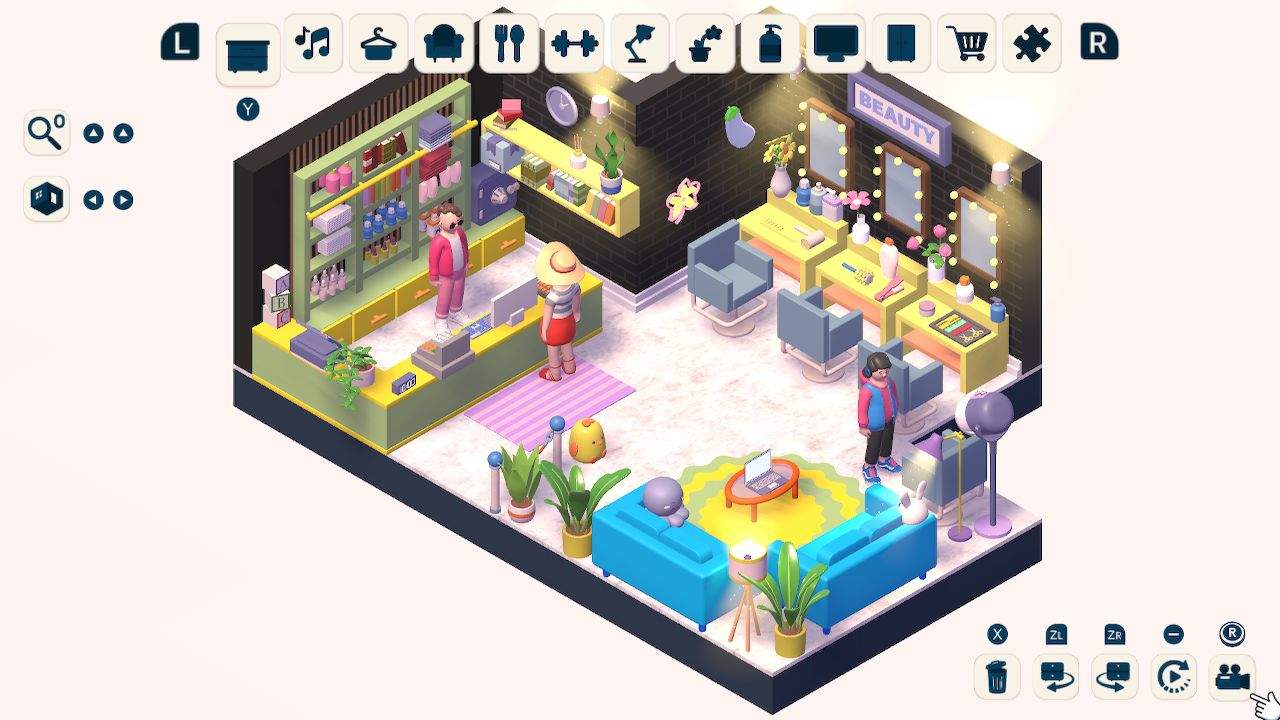Image resolution: width=1280 pixels, height=720 pixels.
Task: Click the zoom magnifier icon
Action: pyautogui.click(x=44, y=132)
